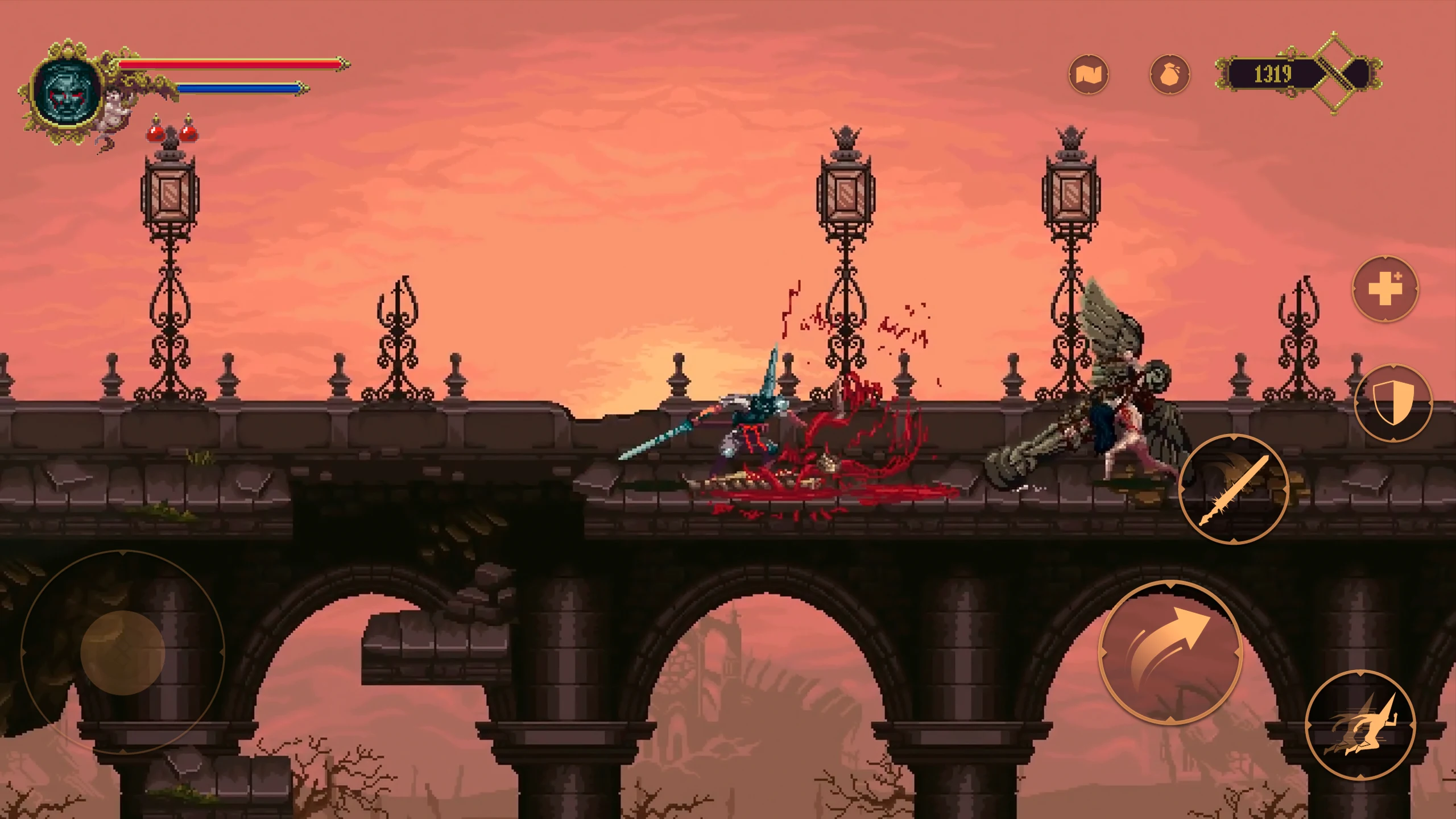Use a healing flask with the plus button
The height and width of the screenshot is (819, 1456).
click(x=1385, y=289)
